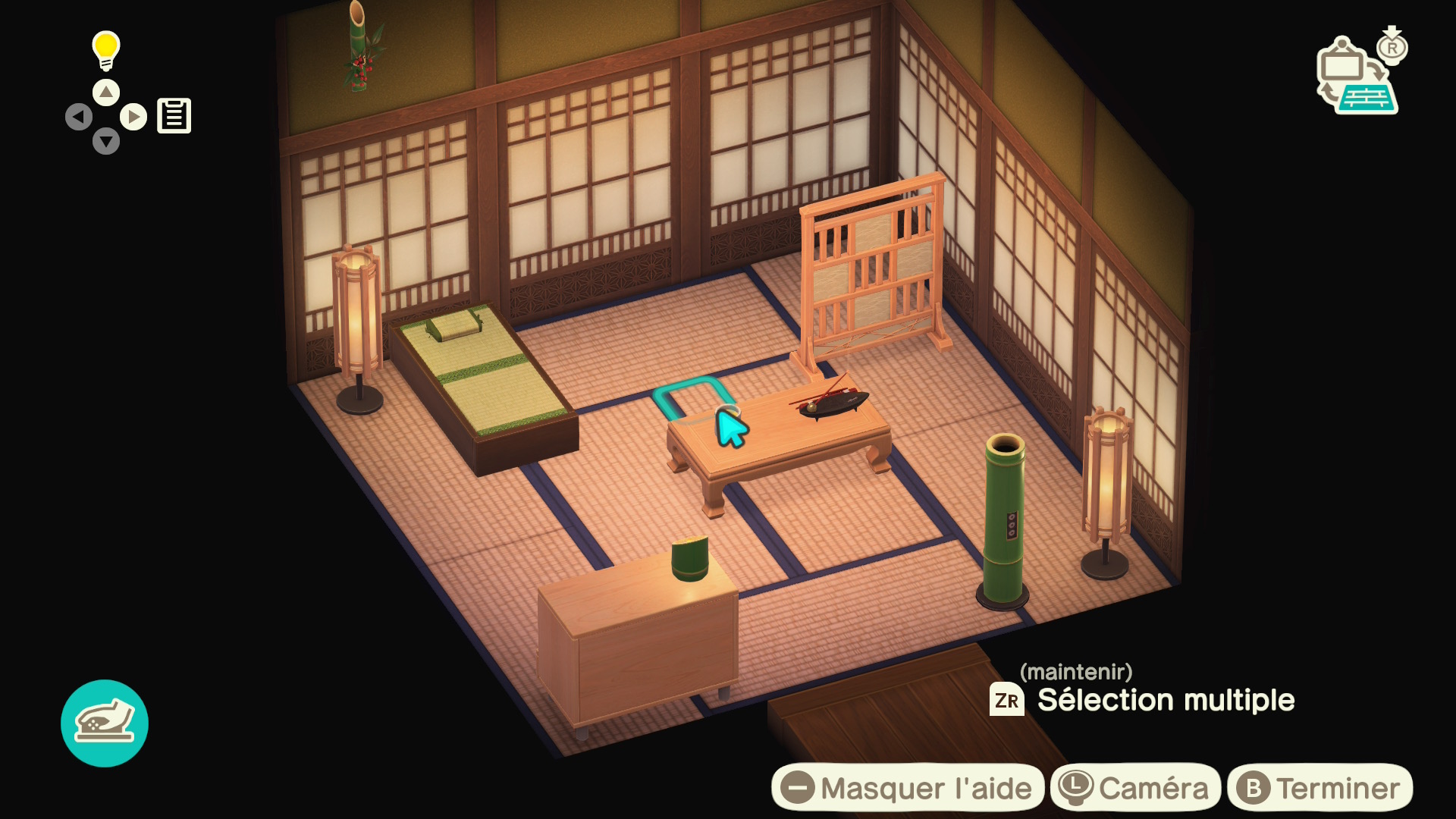Open the checklist clipboard icon
Screen dimensions: 1456x819
point(174,115)
